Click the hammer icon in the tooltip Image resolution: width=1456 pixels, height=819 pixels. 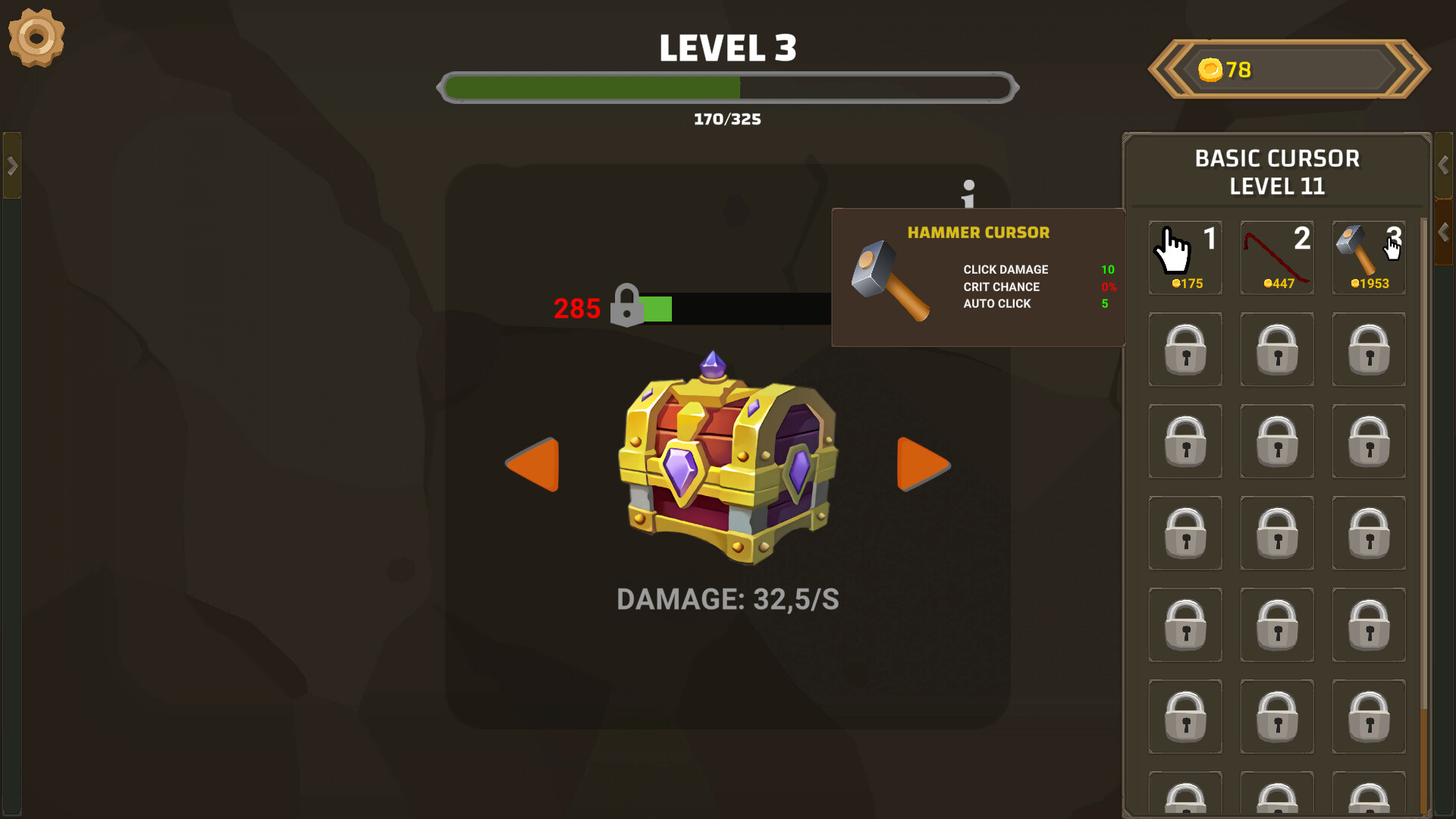pos(891,281)
